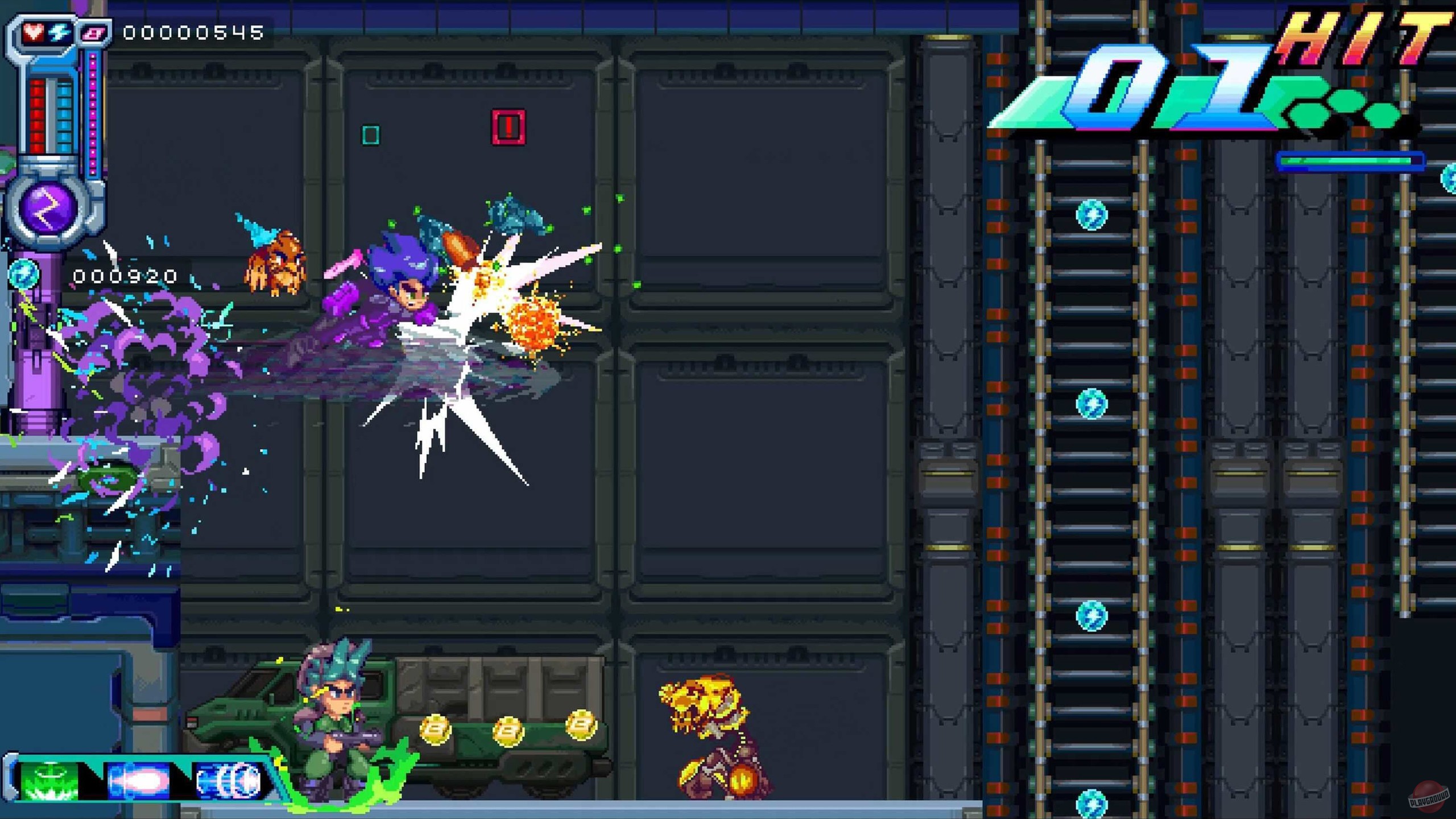1456x819 pixels.
Task: Select the green creature skill icon in bottom bar
Action: (48, 782)
